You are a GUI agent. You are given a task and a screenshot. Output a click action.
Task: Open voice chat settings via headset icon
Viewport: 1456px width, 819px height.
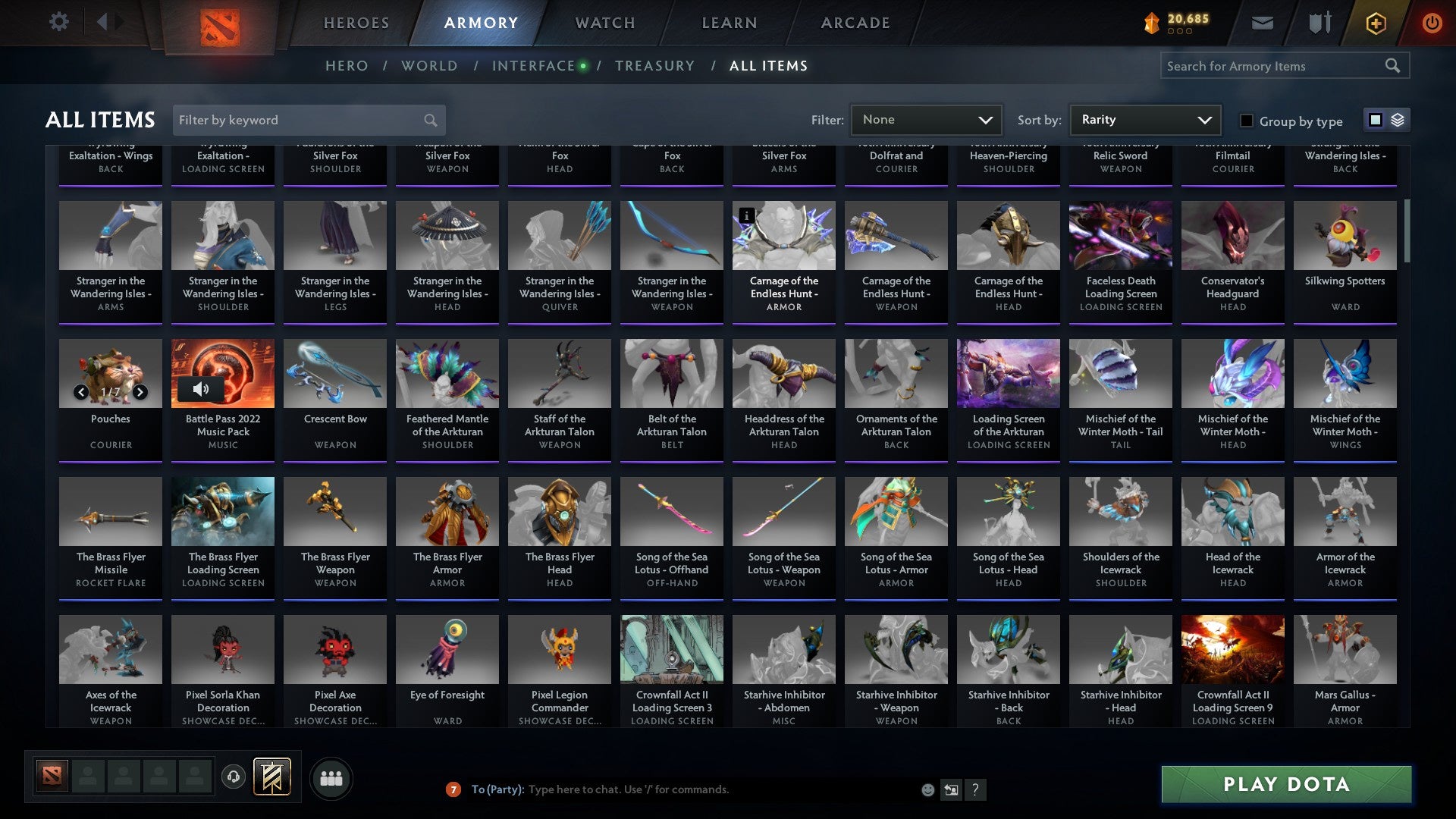(x=233, y=777)
